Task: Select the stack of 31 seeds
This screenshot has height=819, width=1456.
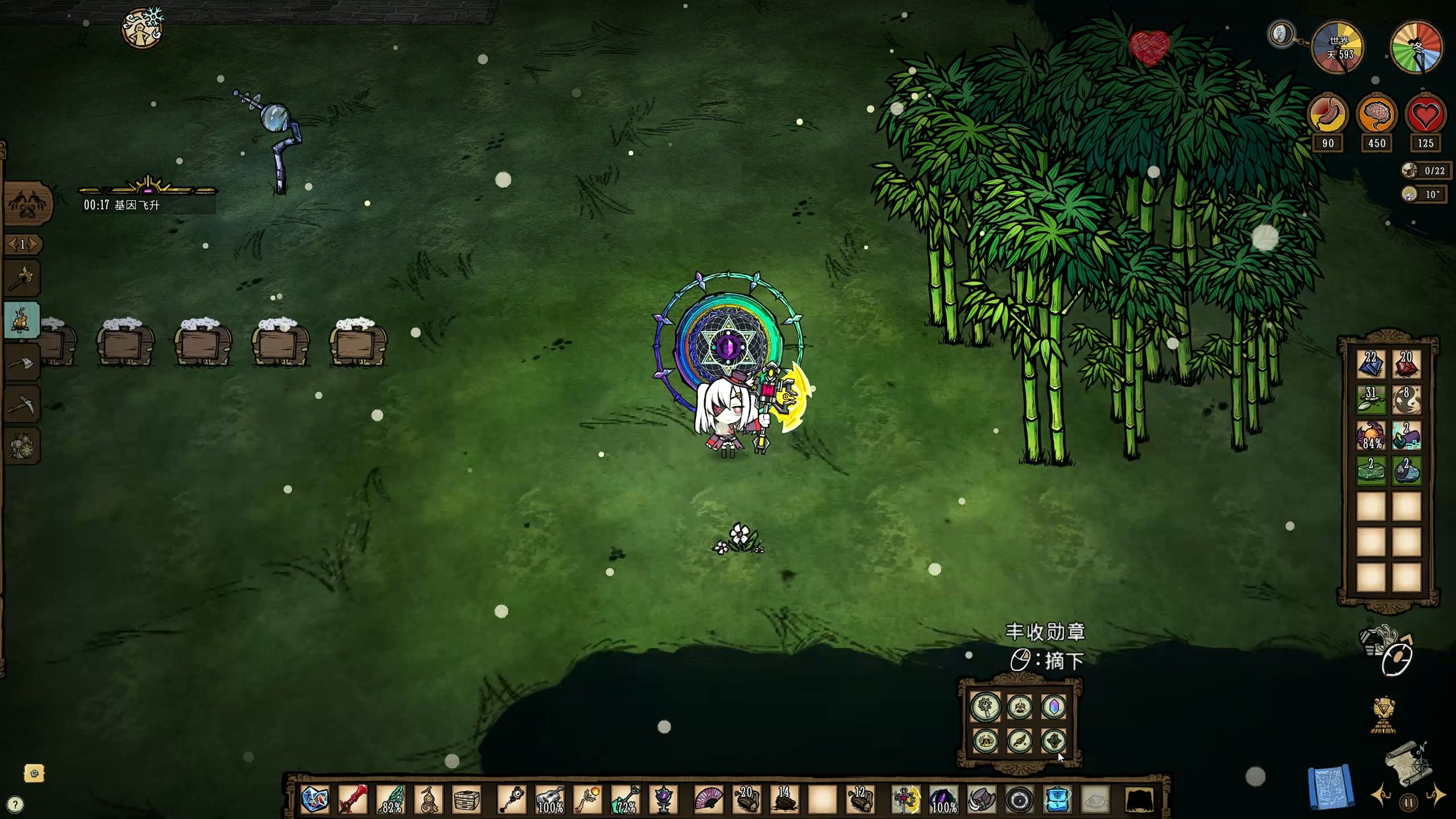Action: click(x=1371, y=399)
